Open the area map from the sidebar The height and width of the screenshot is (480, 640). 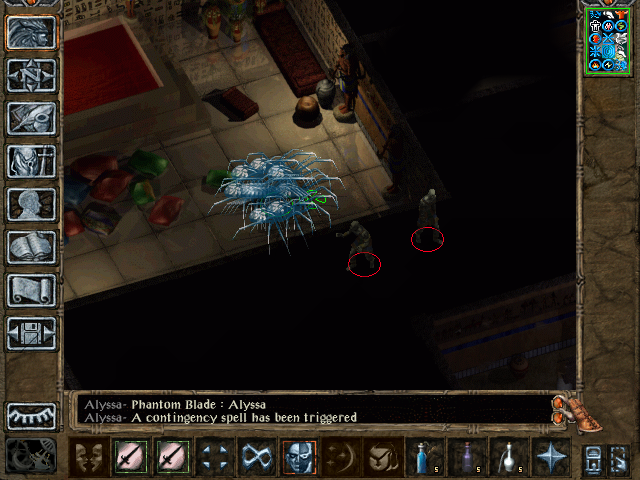[x=32, y=74]
